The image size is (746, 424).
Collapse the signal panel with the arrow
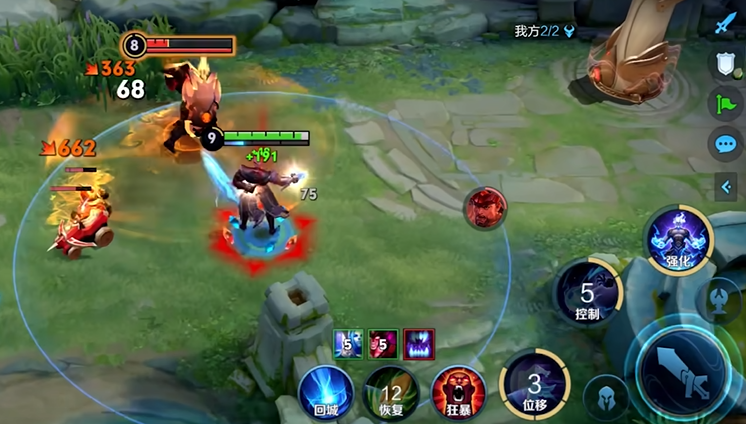pyautogui.click(x=725, y=185)
